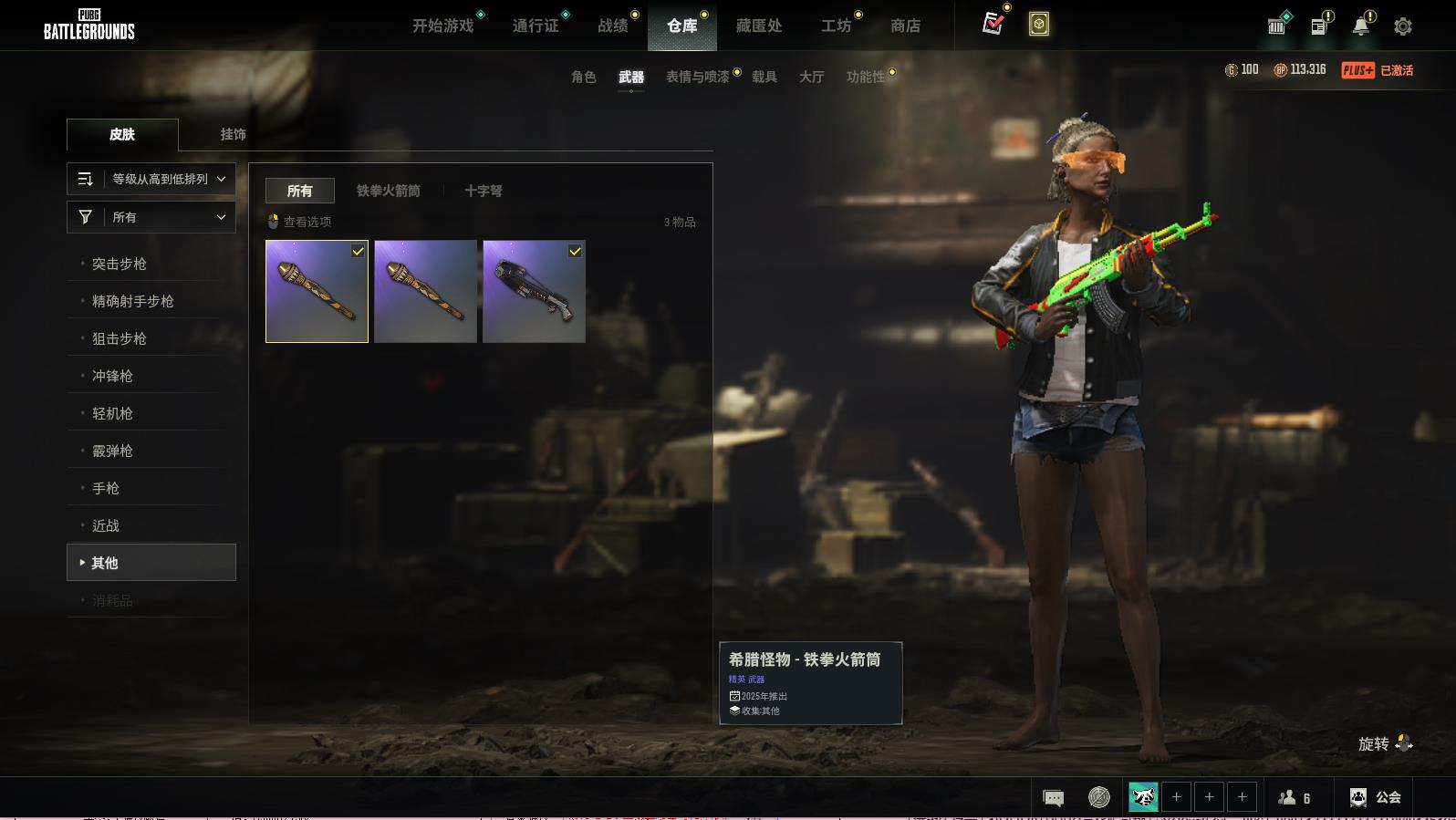Image resolution: width=1456 pixels, height=820 pixels.
Task: Open the 战绩 career tab
Action: point(613,26)
